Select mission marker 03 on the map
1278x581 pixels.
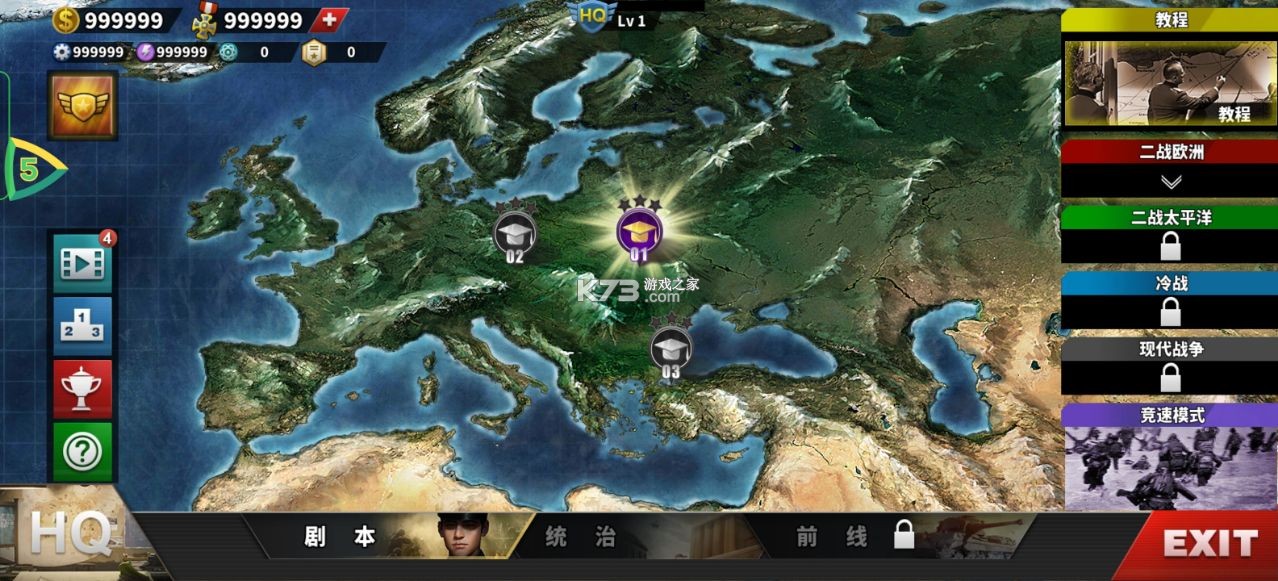[x=670, y=349]
